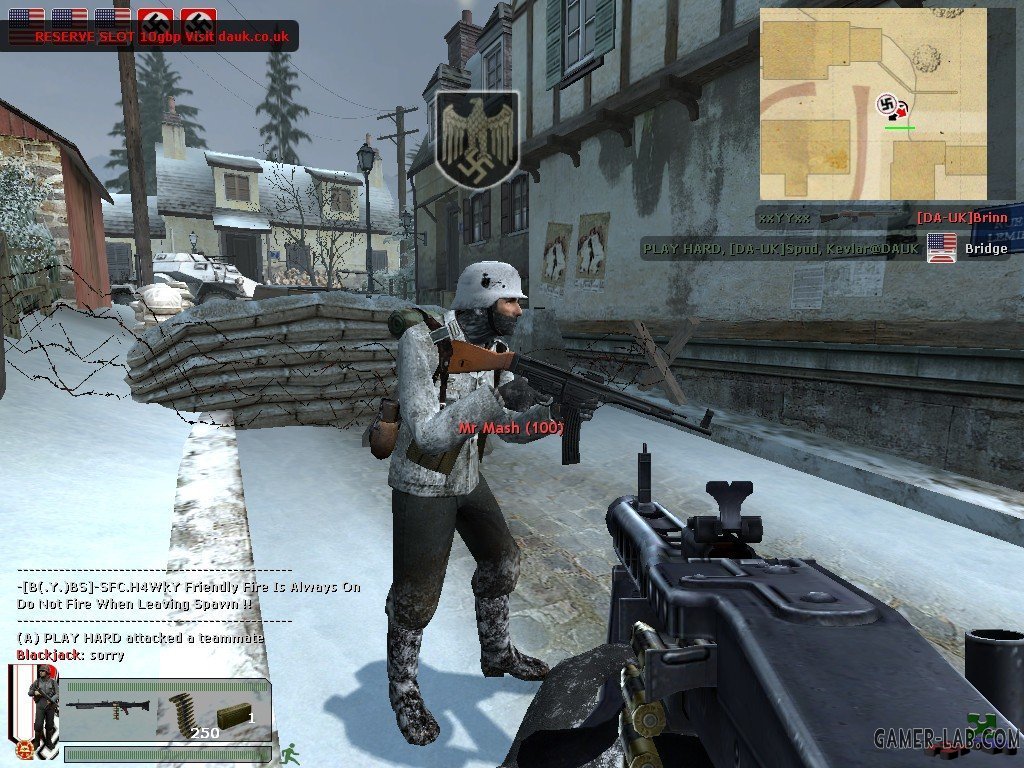Image resolution: width=1024 pixels, height=768 pixels.
Task: Select the MG42 machine gun weapon icon
Action: [x=108, y=706]
